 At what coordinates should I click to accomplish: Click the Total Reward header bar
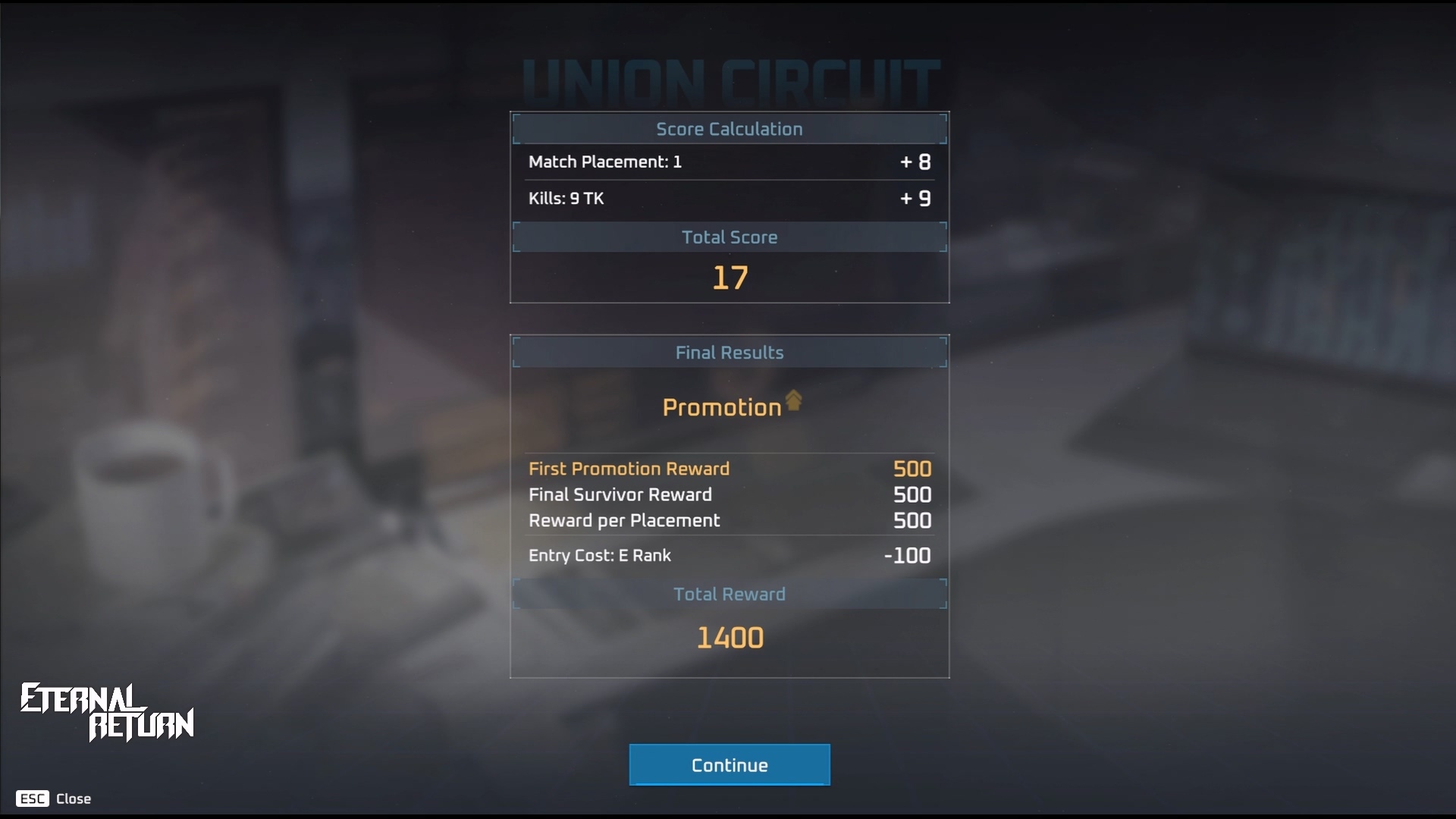[x=728, y=594]
